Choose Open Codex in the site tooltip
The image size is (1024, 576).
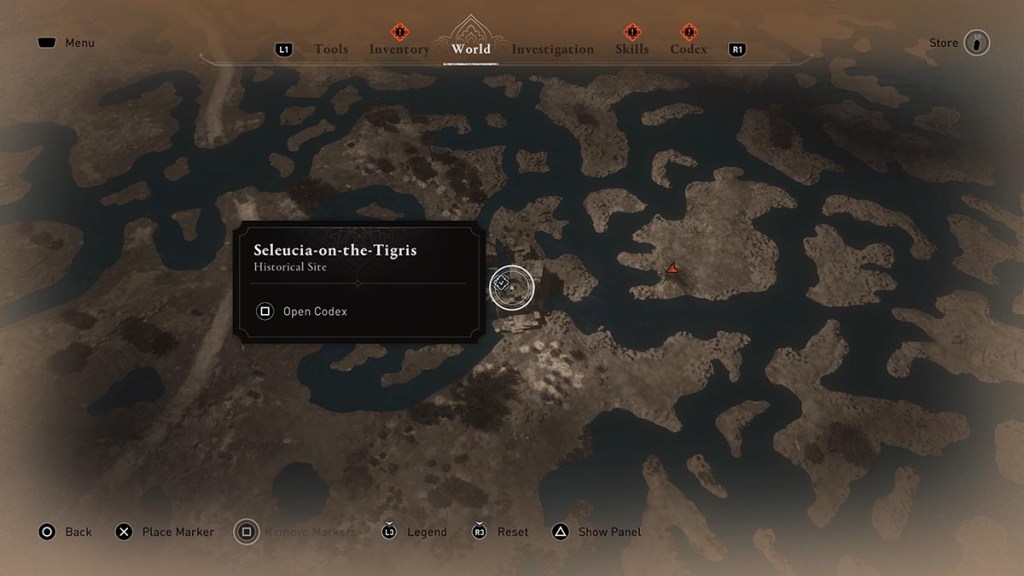pos(303,311)
